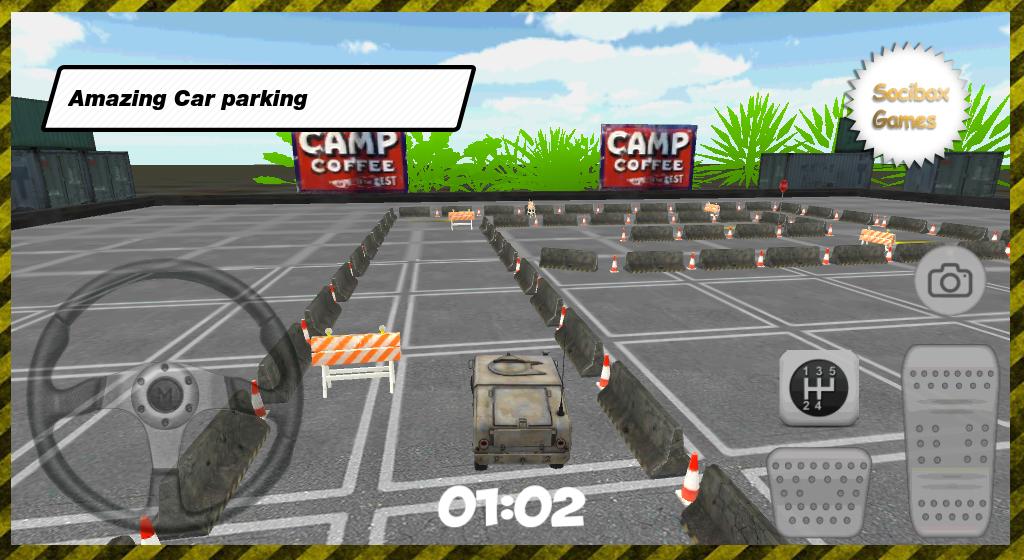This screenshot has width=1024, height=560.
Task: Open the Socibox Games badge
Action: pyautogui.click(x=905, y=106)
